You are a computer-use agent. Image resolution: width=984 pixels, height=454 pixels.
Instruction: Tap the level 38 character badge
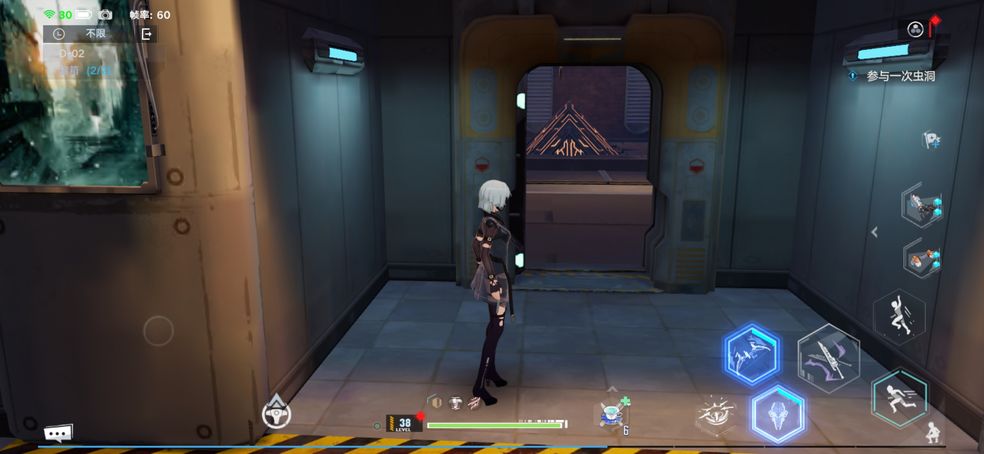(403, 423)
